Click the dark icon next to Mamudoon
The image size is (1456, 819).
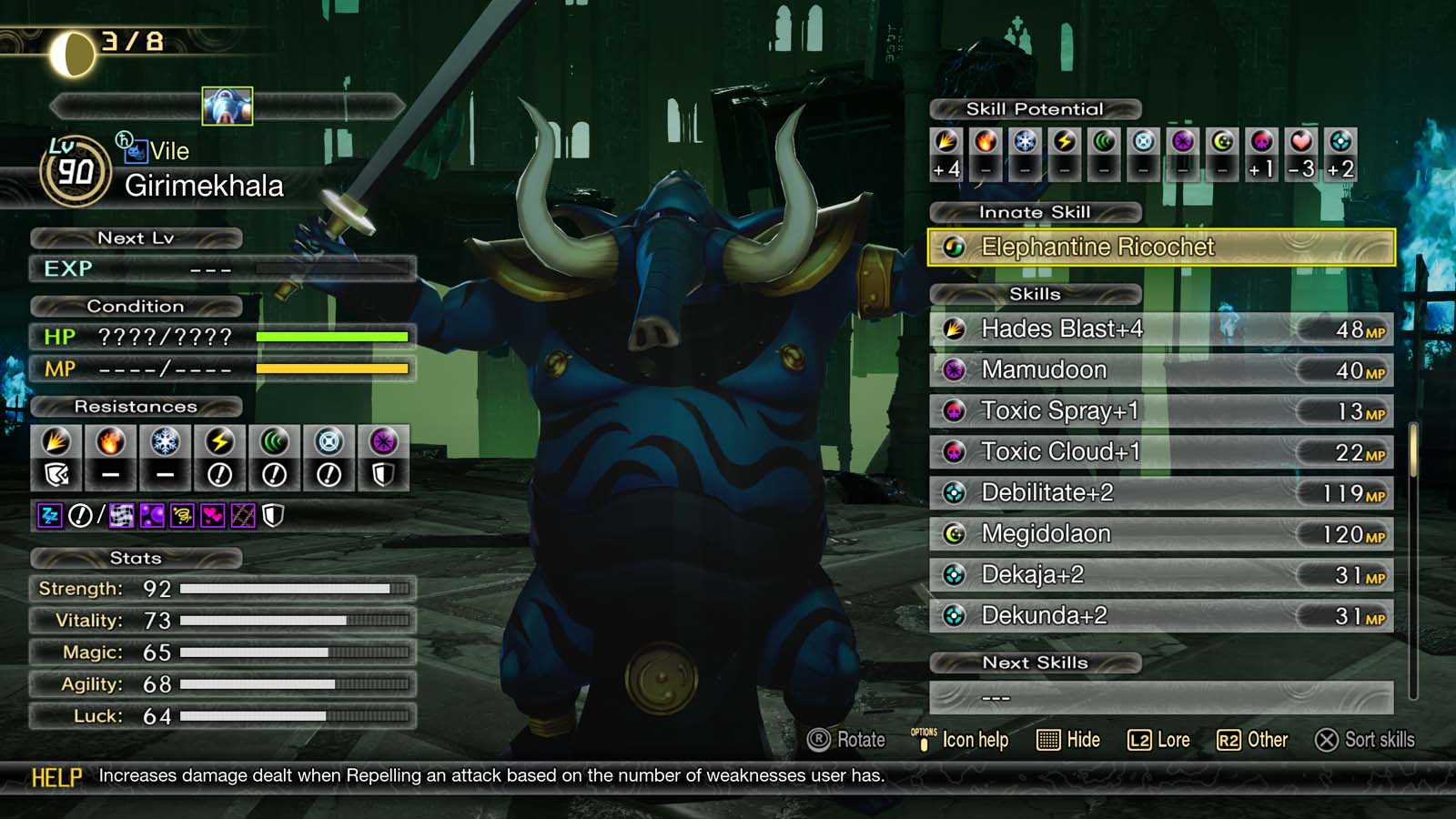[954, 370]
